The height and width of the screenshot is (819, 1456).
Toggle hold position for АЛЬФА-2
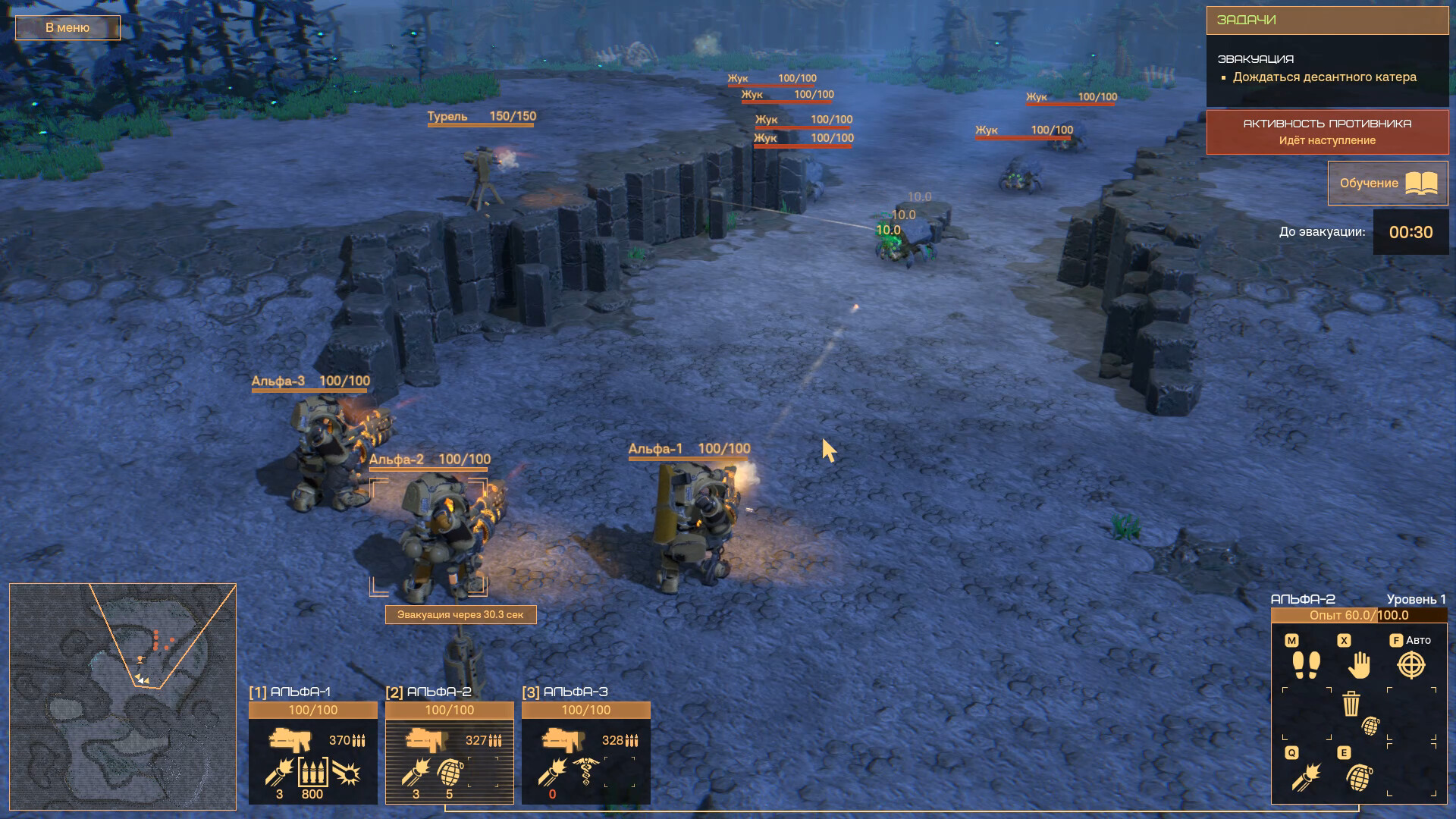tap(1358, 665)
